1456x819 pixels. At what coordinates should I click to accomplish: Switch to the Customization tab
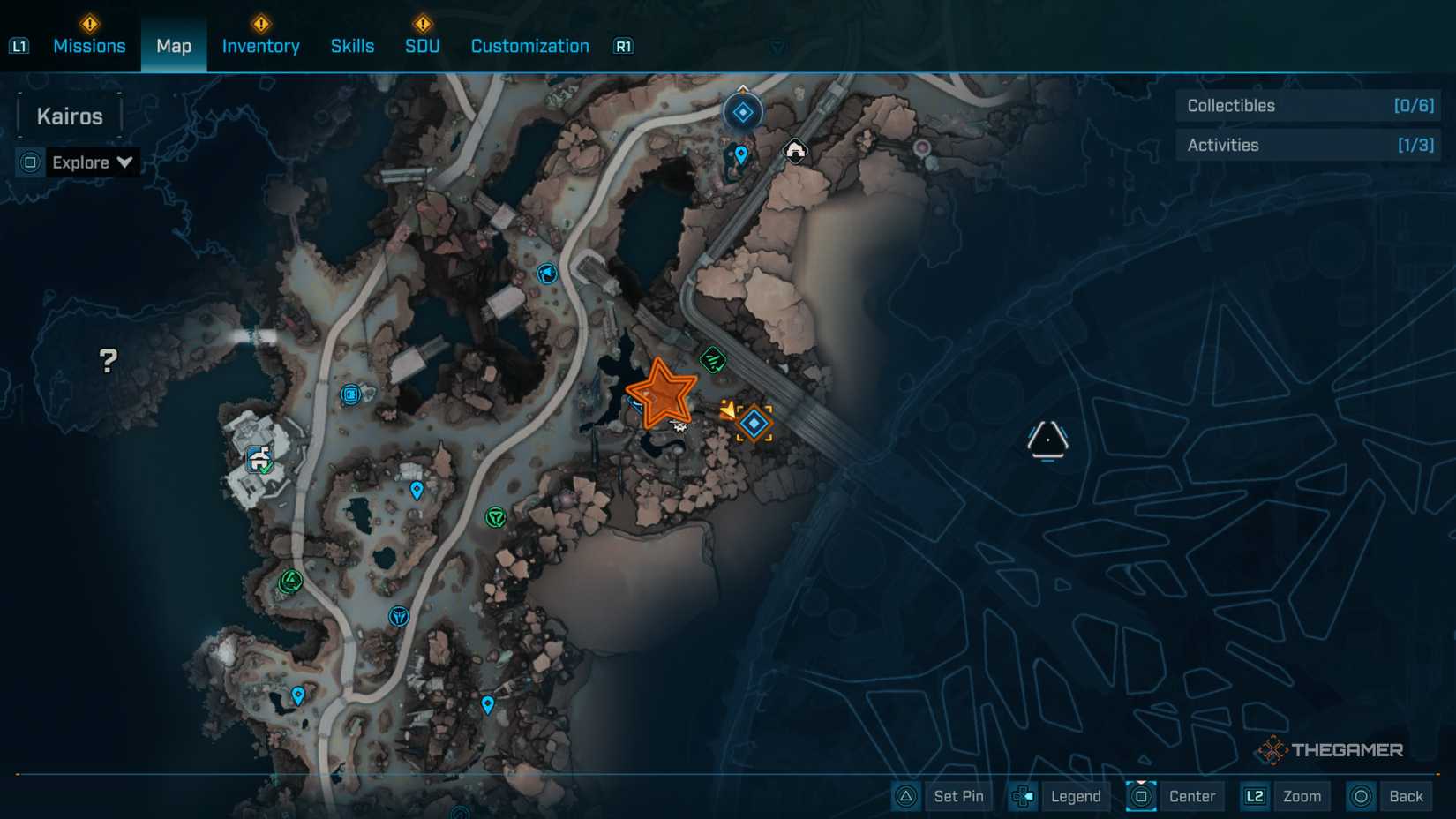[529, 46]
